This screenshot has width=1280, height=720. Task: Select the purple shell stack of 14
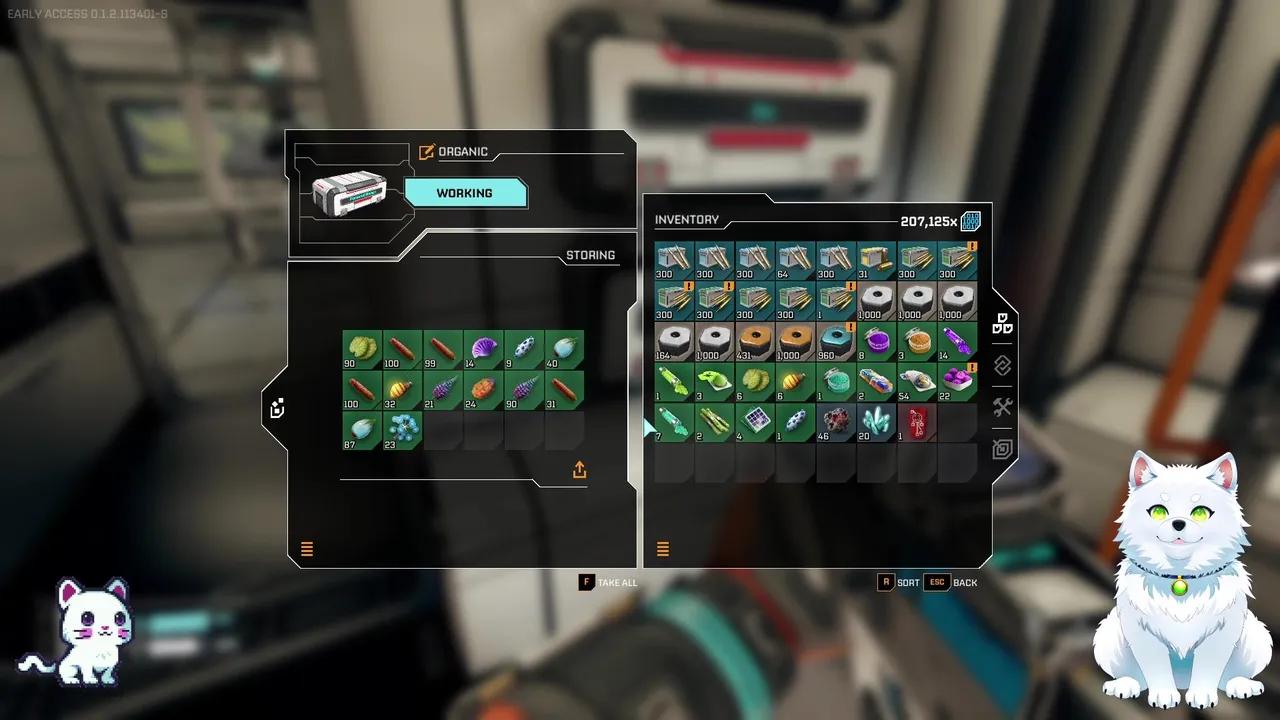click(483, 350)
